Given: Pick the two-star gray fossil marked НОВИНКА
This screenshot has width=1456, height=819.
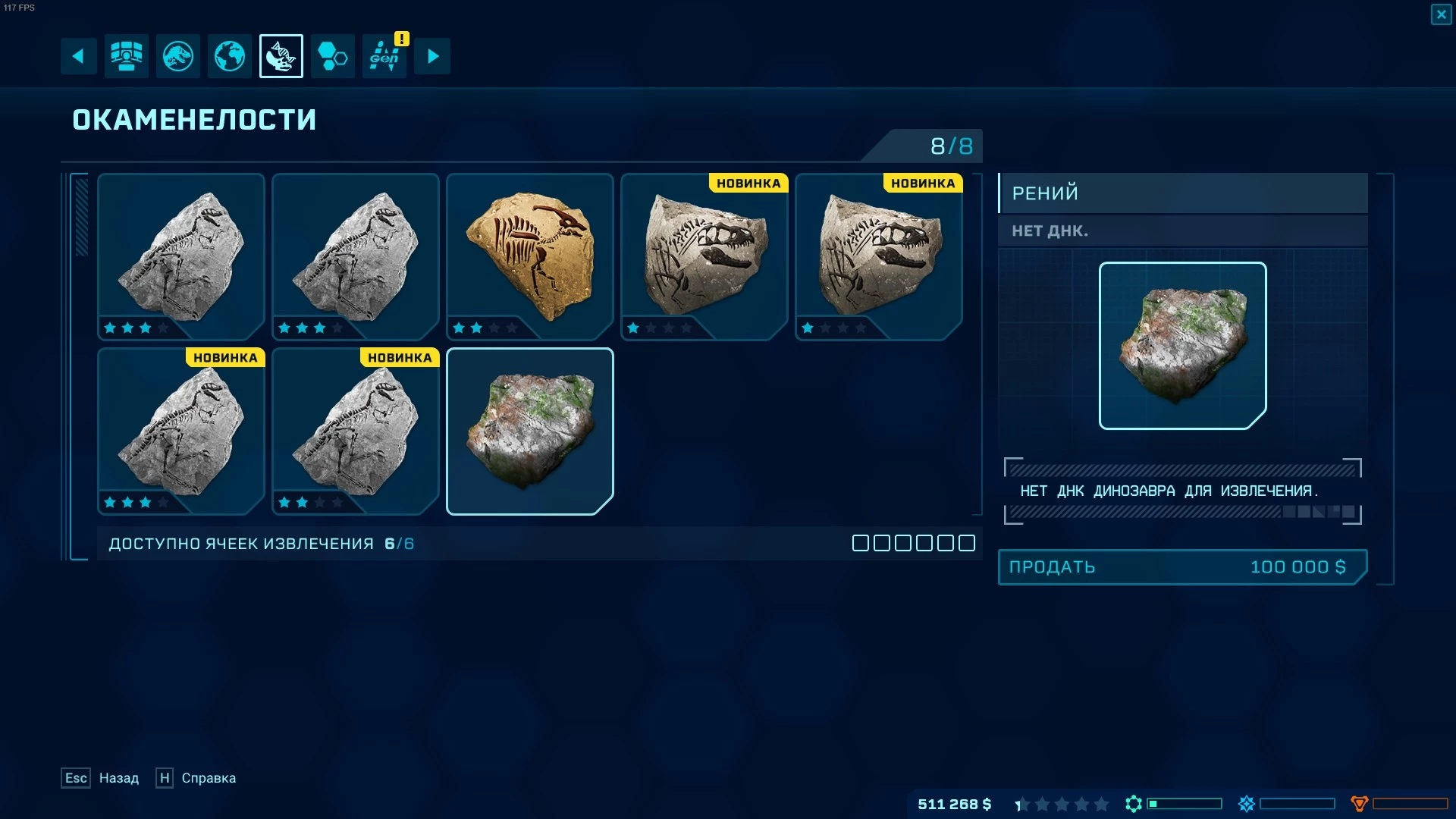Looking at the screenshot, I should 356,431.
